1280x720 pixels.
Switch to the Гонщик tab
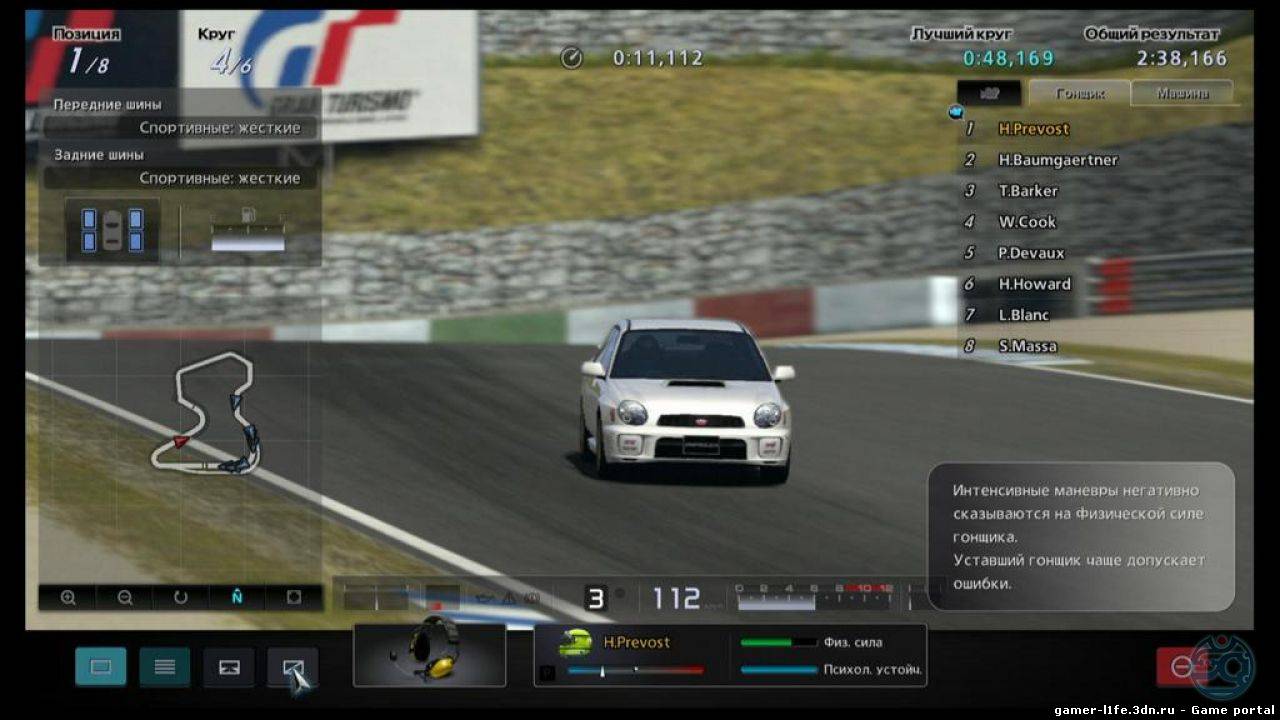coord(1080,93)
